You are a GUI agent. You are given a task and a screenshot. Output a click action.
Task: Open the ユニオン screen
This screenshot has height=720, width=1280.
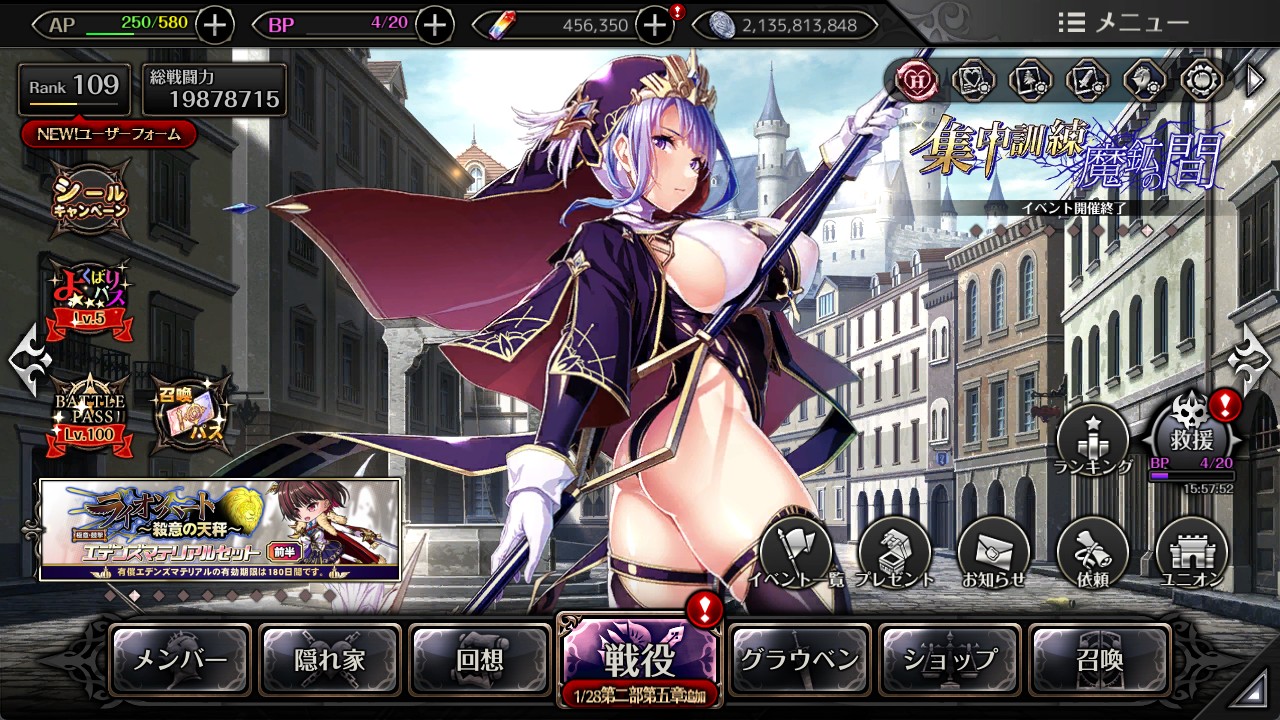(x=1191, y=555)
